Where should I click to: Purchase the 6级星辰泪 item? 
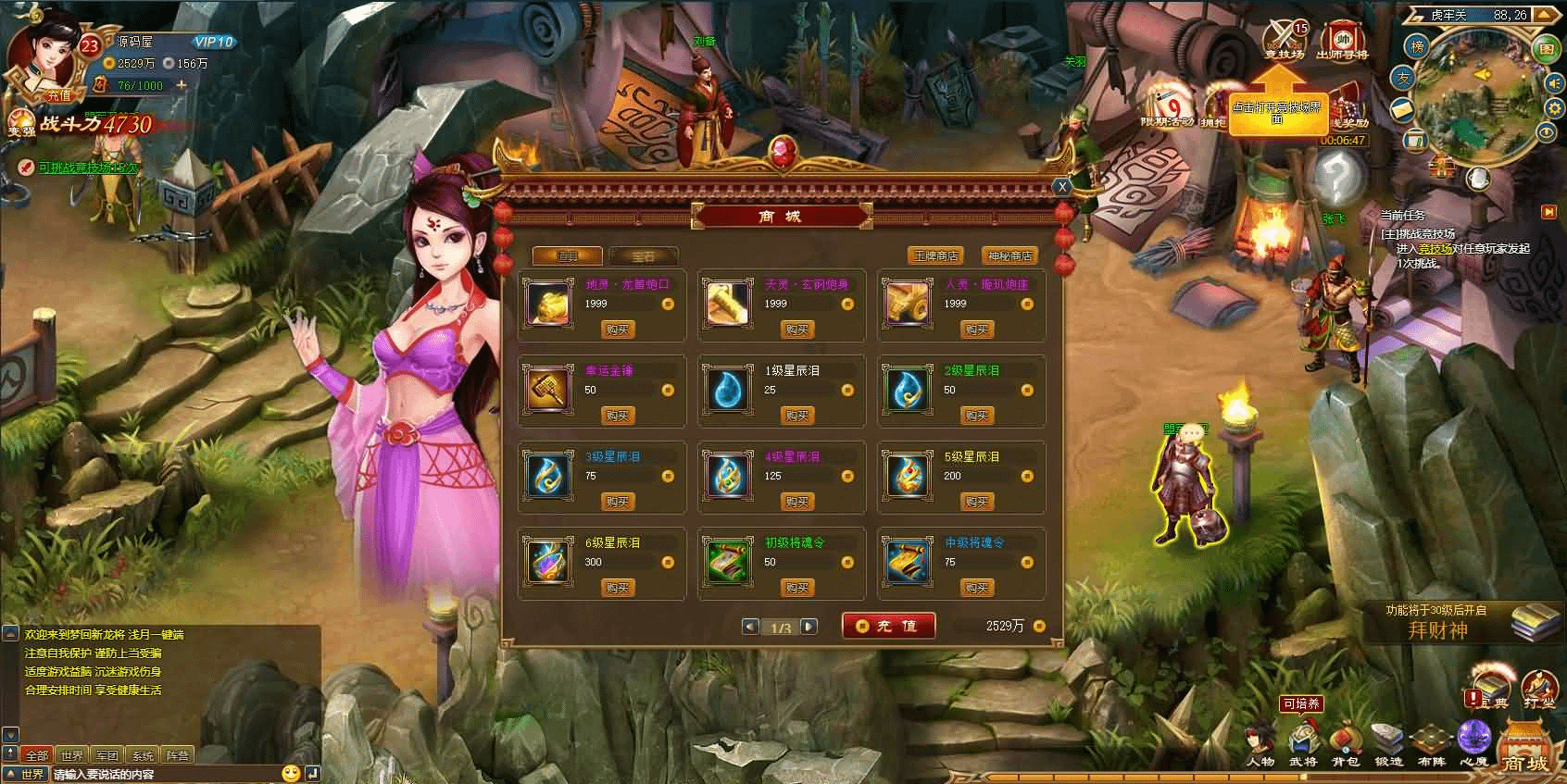click(x=617, y=588)
